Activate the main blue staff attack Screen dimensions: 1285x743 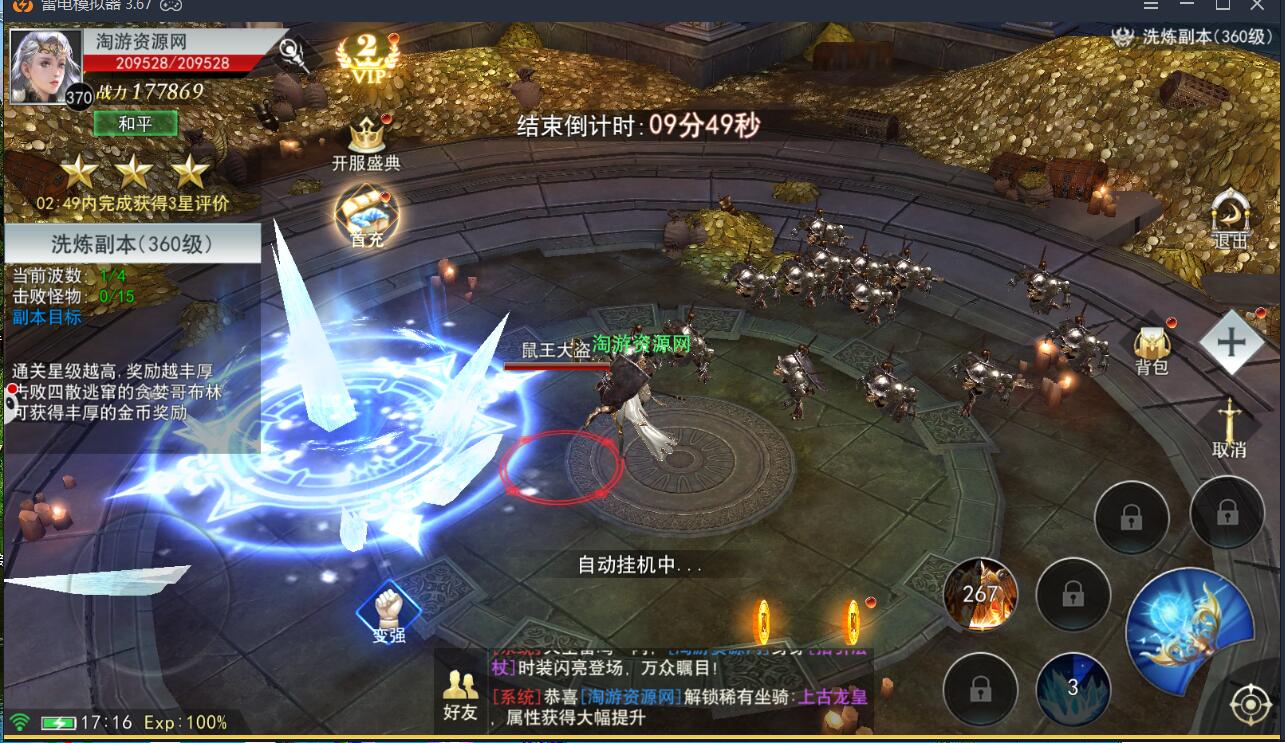point(1189,628)
